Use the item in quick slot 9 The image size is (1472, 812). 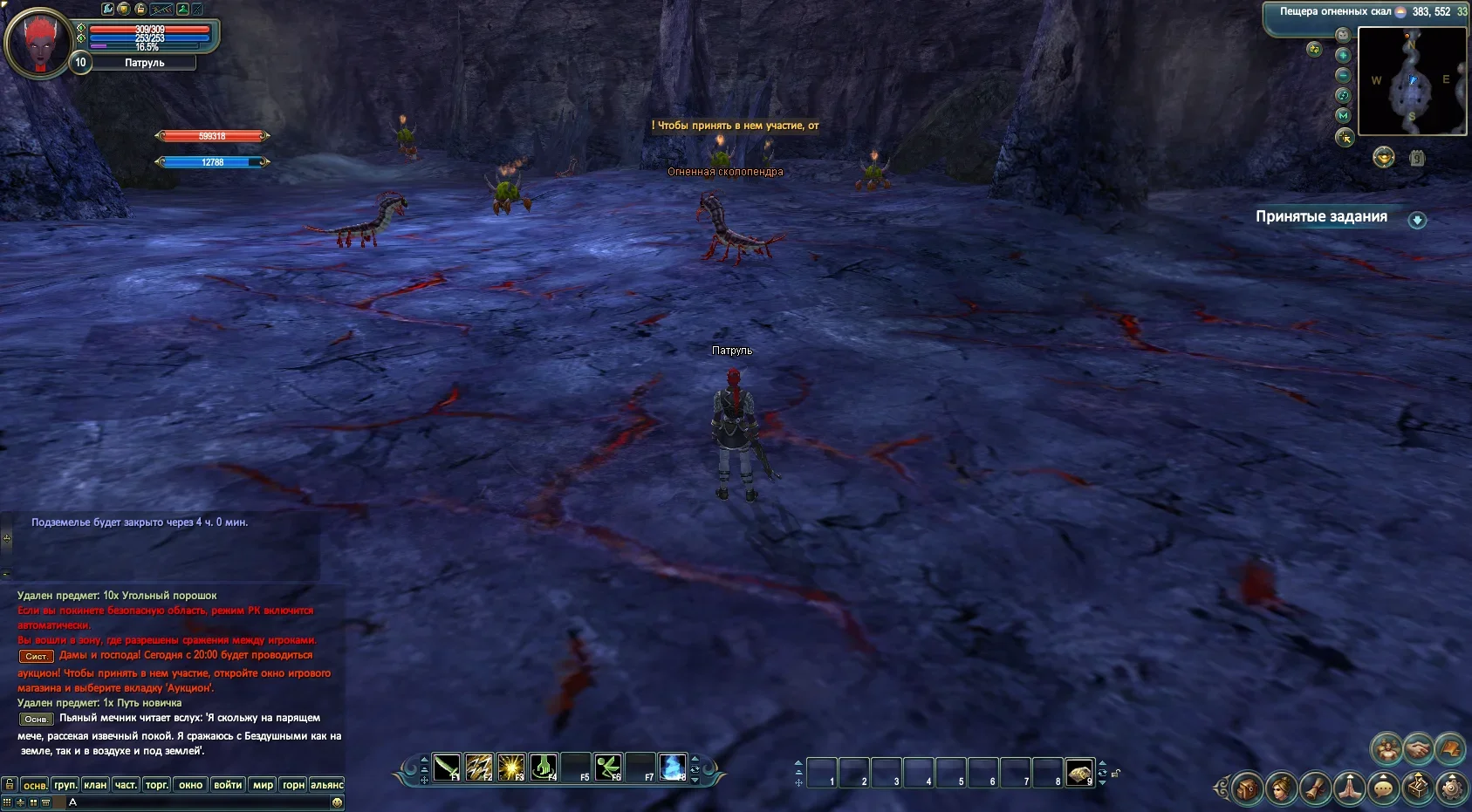click(1079, 773)
